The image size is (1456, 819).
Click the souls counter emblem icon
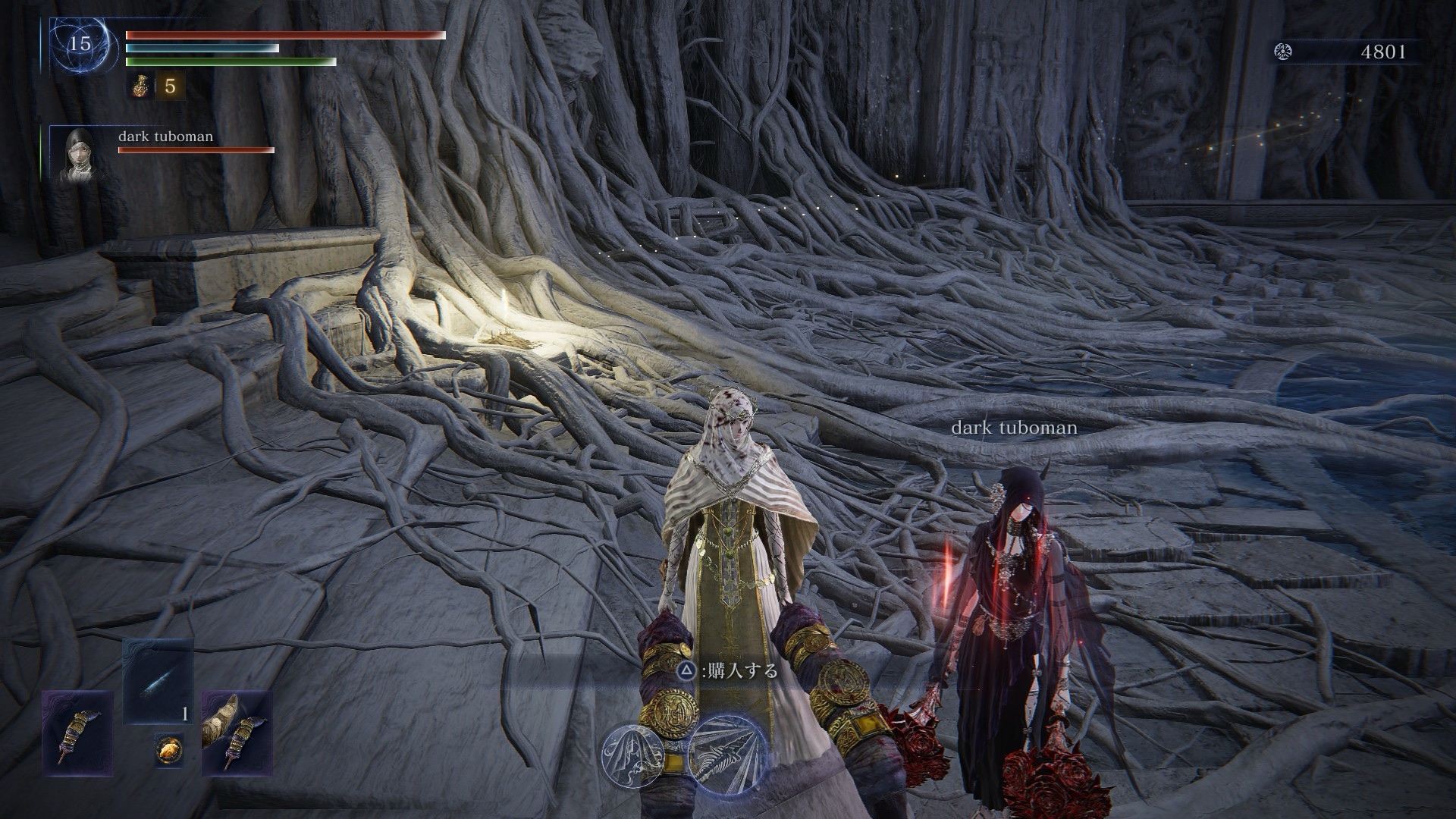(1284, 52)
